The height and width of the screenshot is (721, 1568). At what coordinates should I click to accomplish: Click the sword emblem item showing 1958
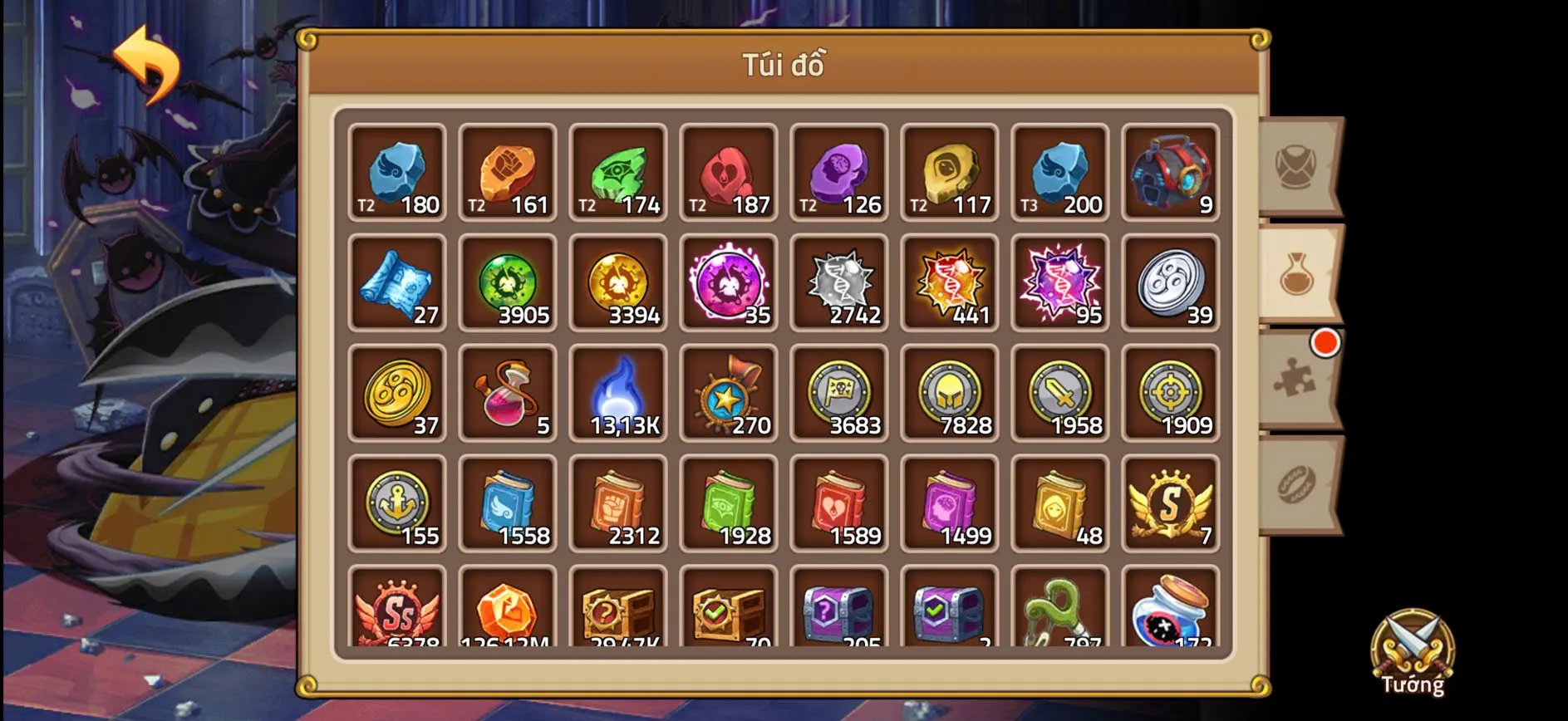pyautogui.click(x=1060, y=395)
